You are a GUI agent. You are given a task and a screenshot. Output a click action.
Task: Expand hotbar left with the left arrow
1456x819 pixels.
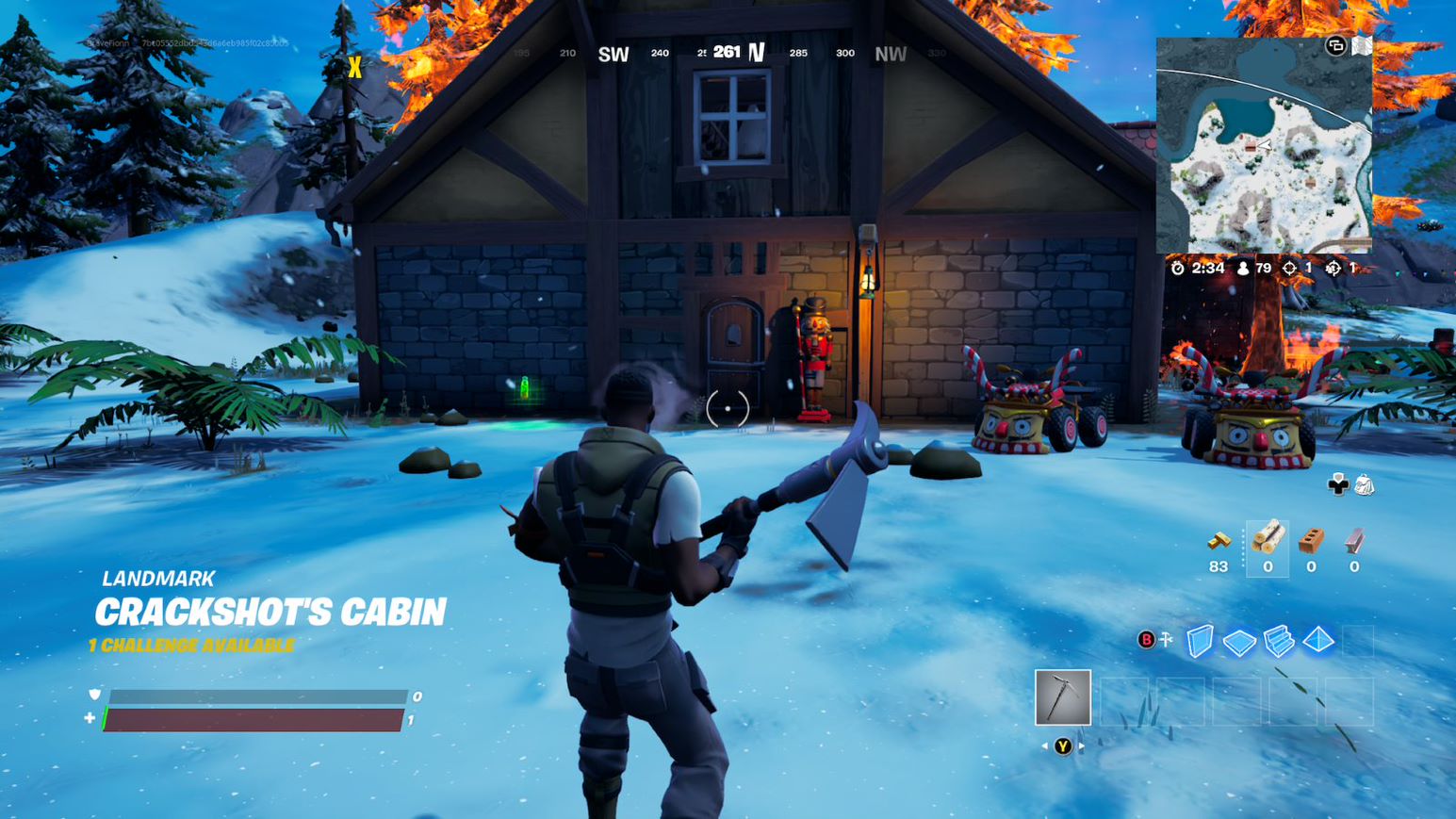point(1044,746)
